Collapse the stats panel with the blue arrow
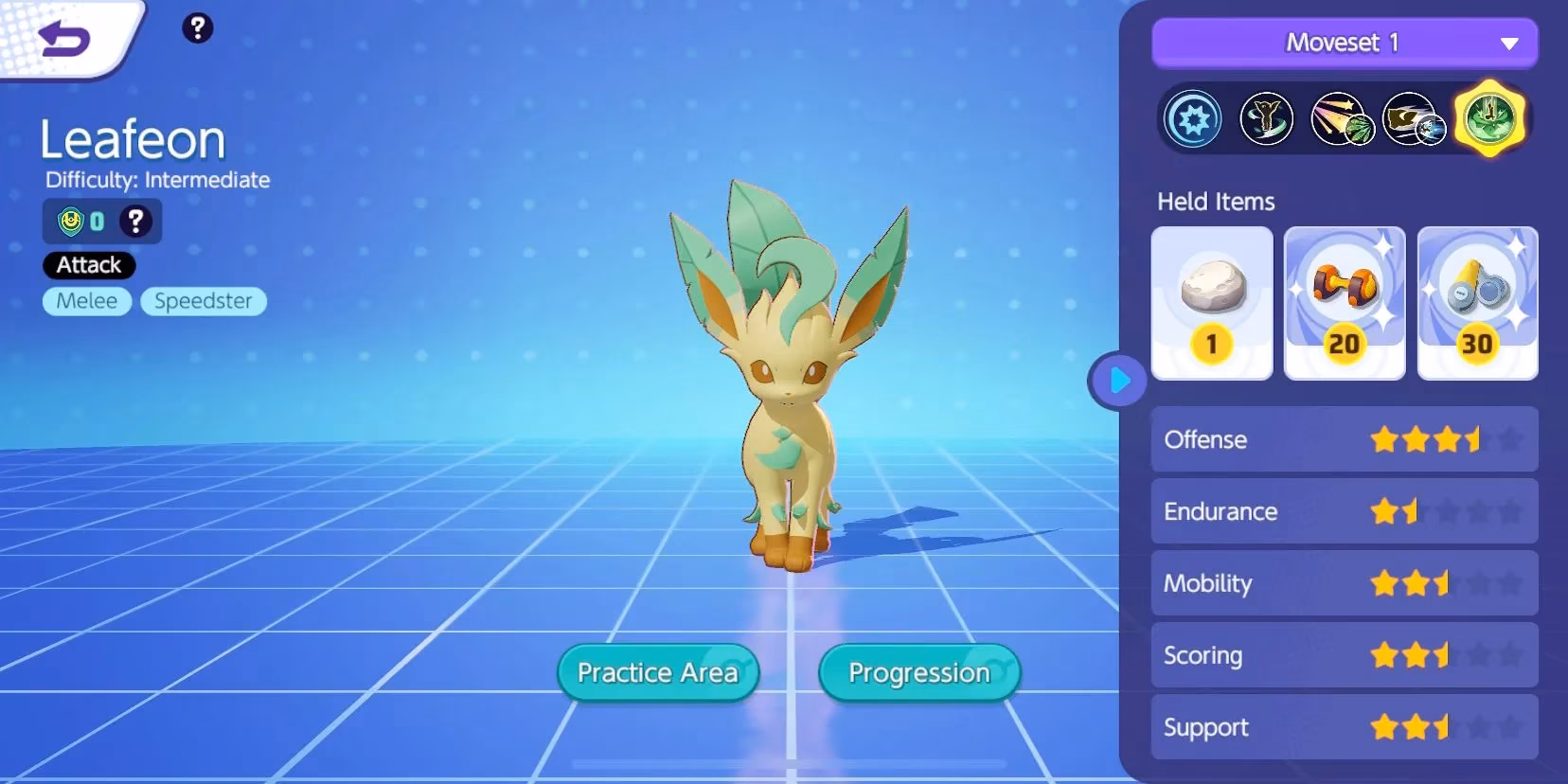Image resolution: width=1568 pixels, height=784 pixels. pos(1119,381)
